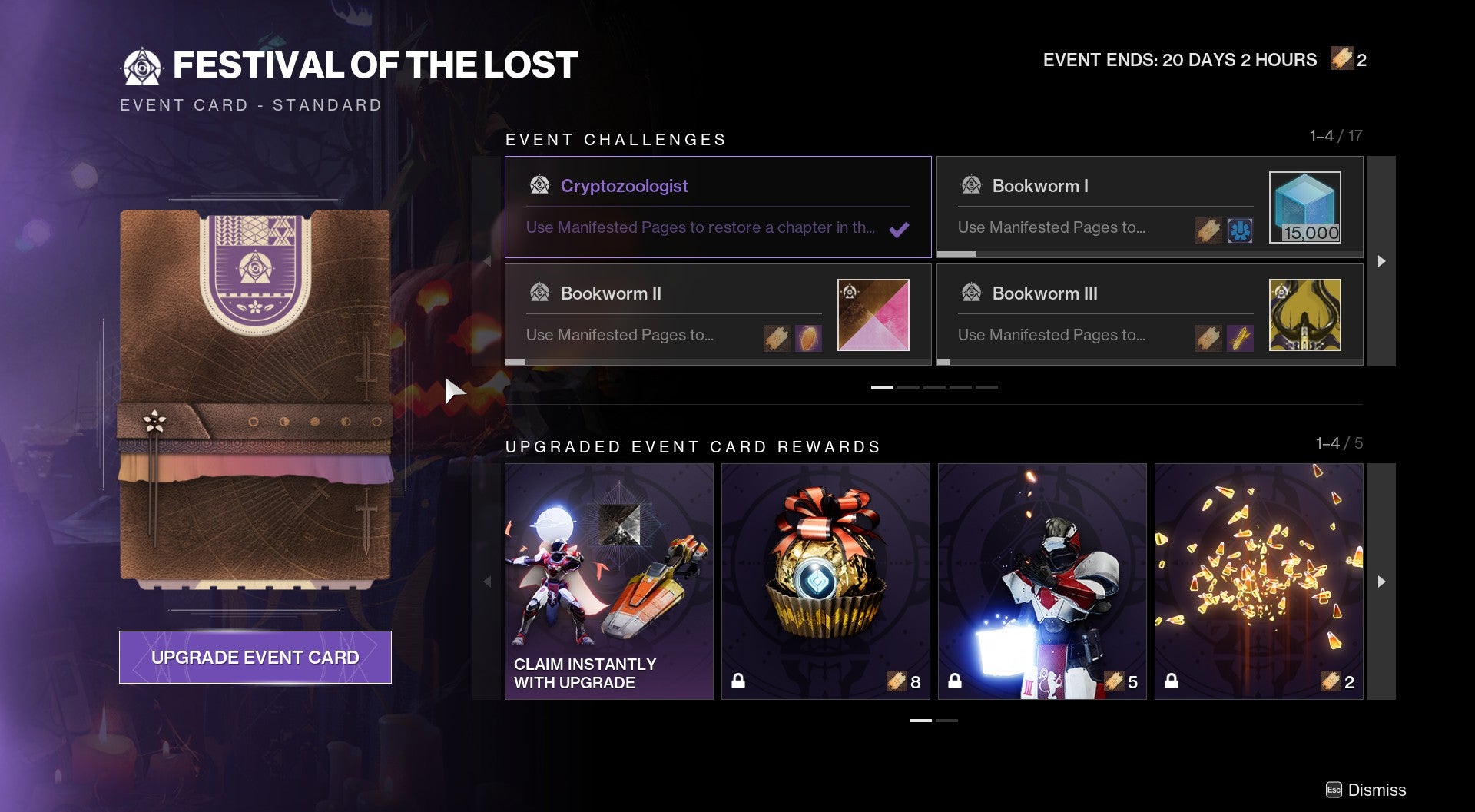Screen dimensions: 1475x812
Task: Inspect the chocolate candy reward costing 8 tickets
Action: click(825, 582)
